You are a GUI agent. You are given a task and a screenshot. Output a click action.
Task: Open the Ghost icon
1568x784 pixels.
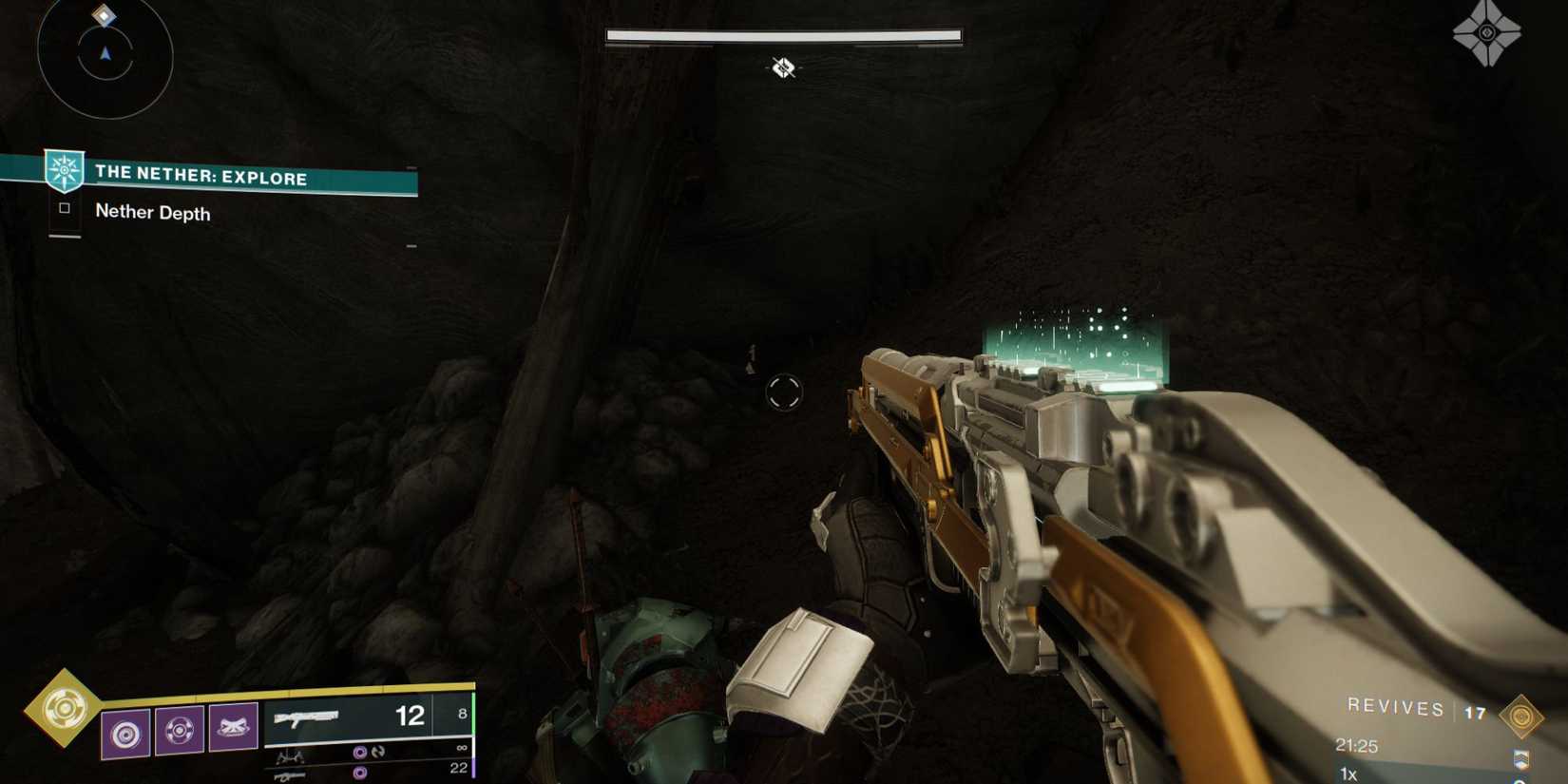pyautogui.click(x=1486, y=33)
